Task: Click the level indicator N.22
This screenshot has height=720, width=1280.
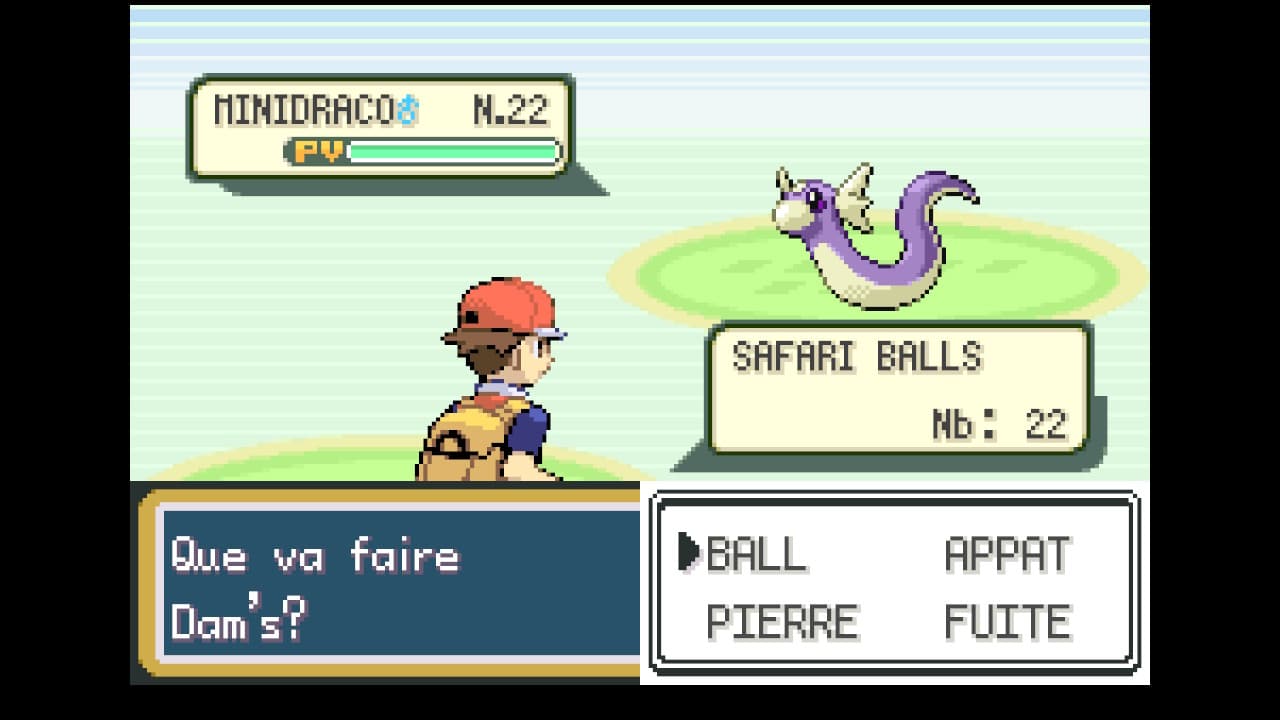Action: click(513, 108)
